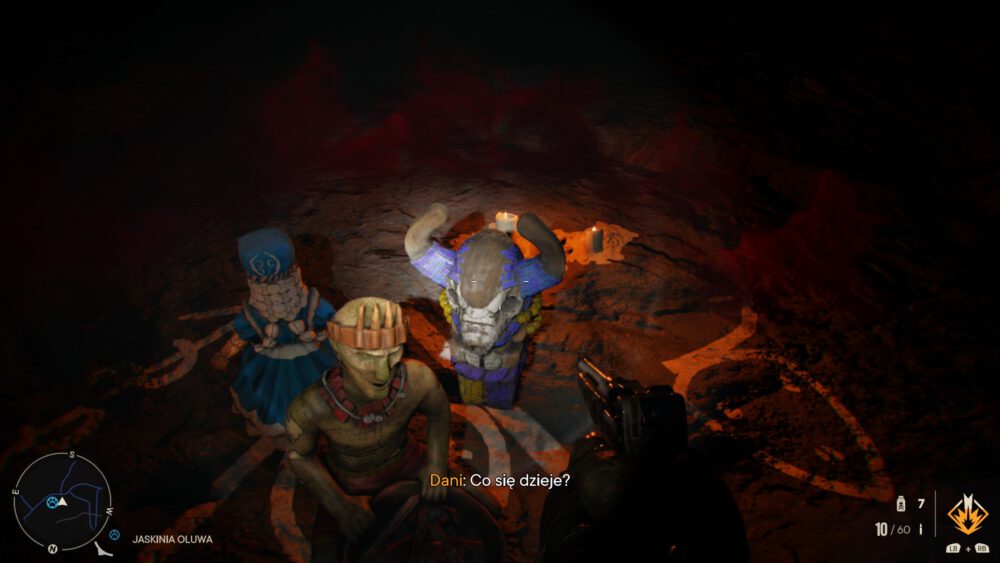Select the poison canister throwable icon
1000x563 pixels.
coord(900,504)
